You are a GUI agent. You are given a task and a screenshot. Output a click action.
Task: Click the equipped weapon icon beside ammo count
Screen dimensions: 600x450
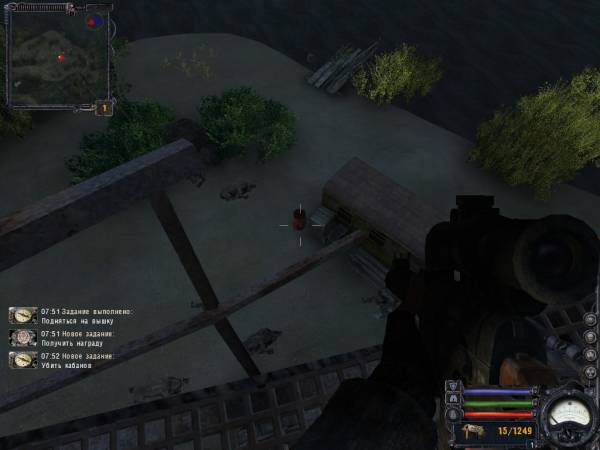470,431
